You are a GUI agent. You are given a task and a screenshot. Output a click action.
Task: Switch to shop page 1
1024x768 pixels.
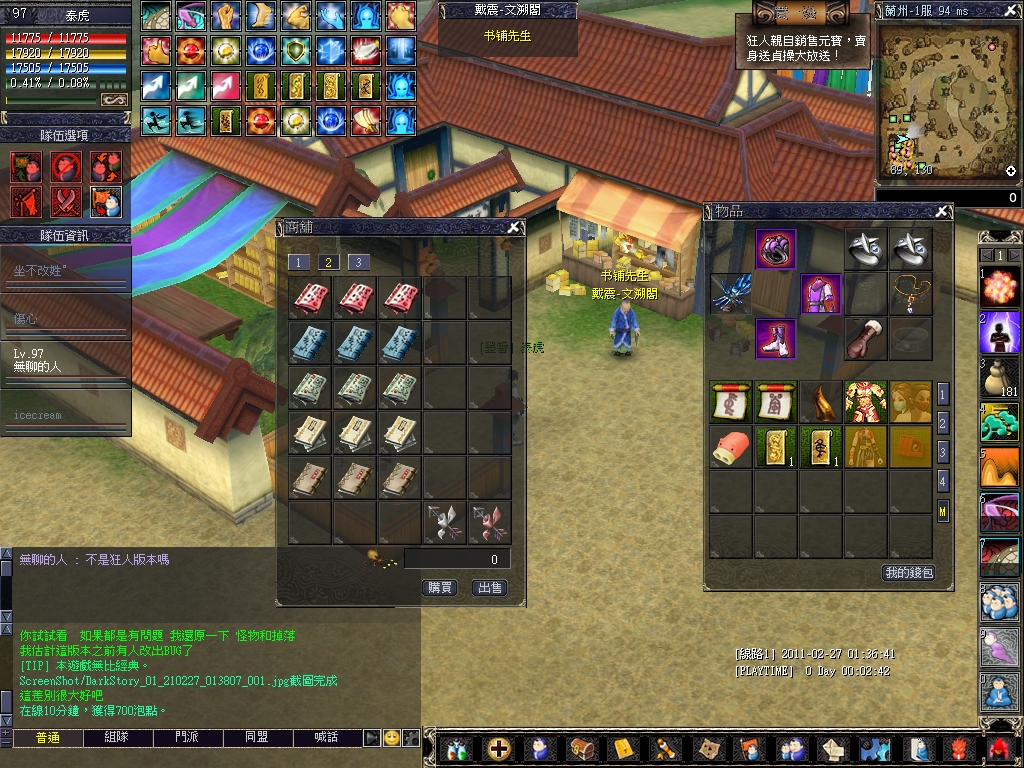298,262
